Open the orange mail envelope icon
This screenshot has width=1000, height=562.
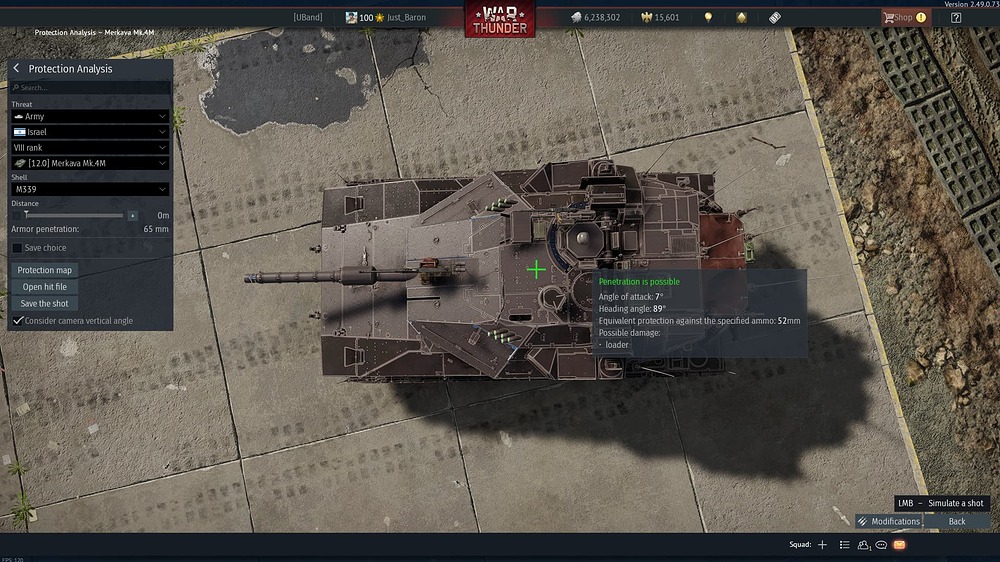point(899,545)
